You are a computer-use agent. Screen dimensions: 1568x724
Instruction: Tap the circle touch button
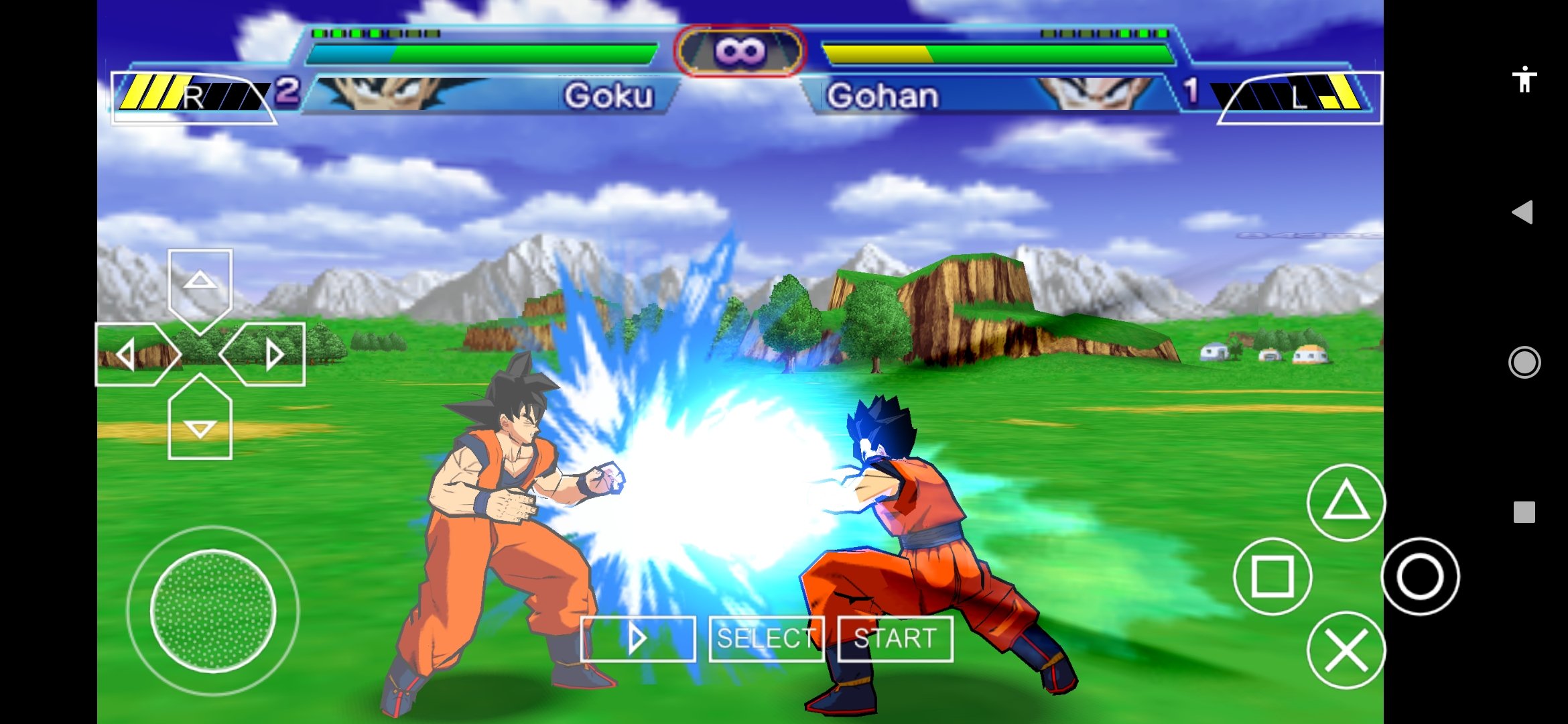pyautogui.click(x=1420, y=577)
